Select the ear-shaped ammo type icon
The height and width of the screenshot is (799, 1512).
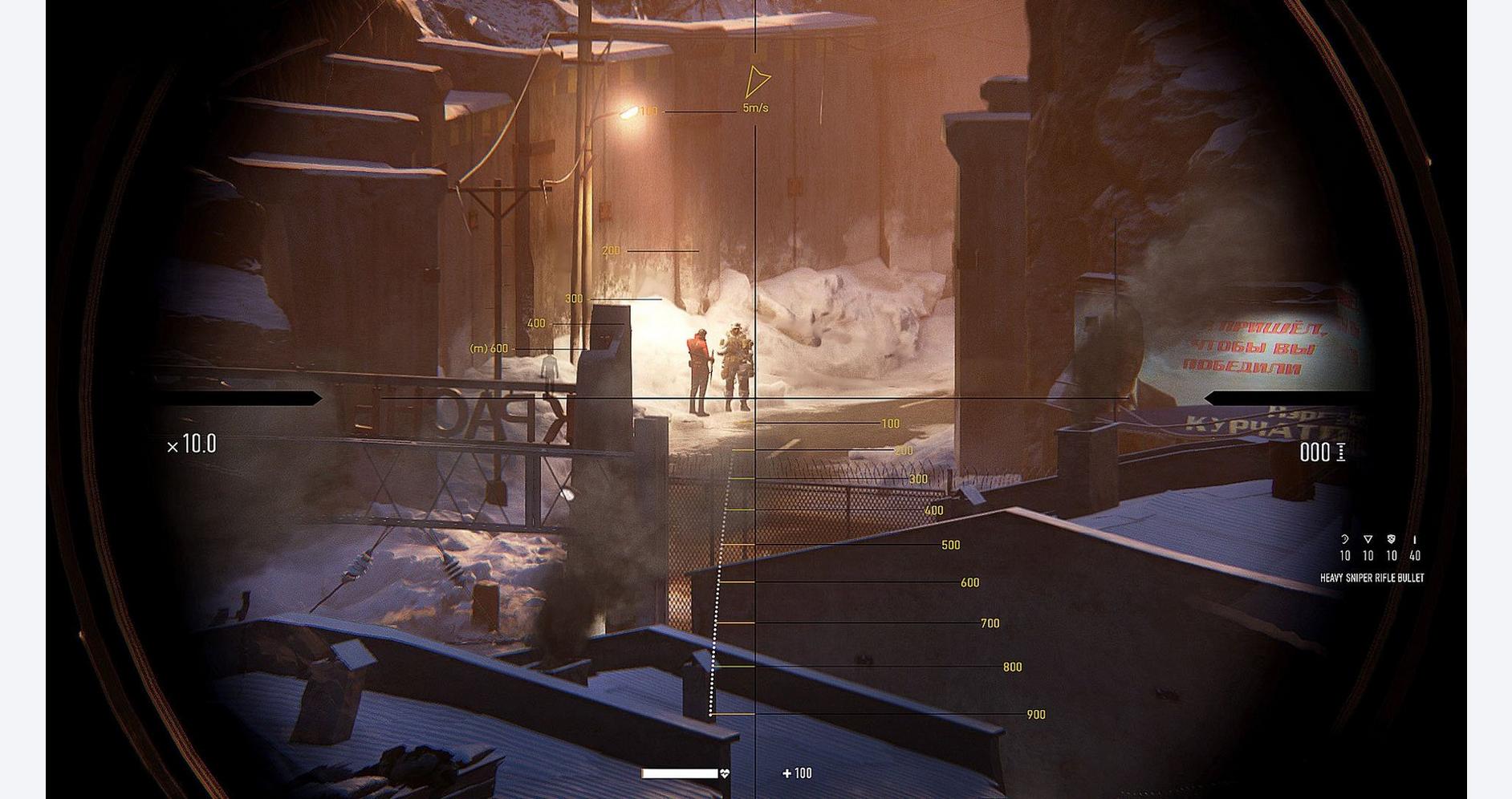(x=1345, y=539)
